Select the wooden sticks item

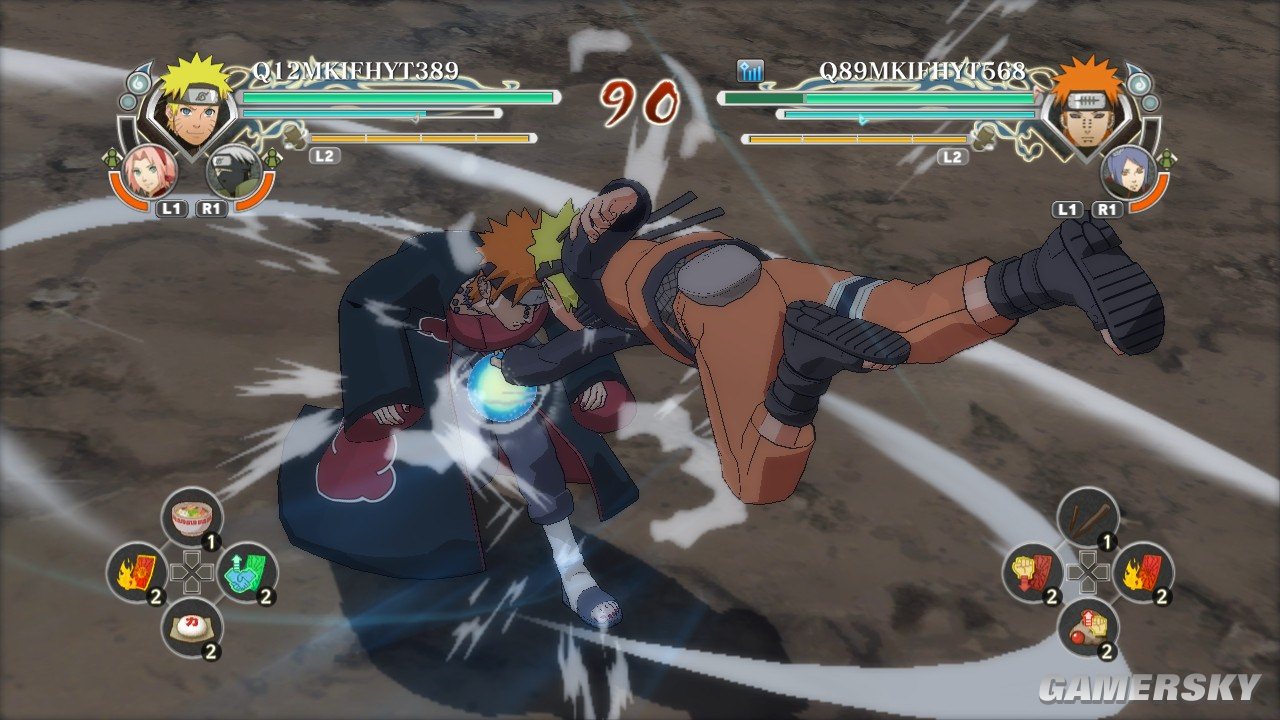click(x=1087, y=518)
